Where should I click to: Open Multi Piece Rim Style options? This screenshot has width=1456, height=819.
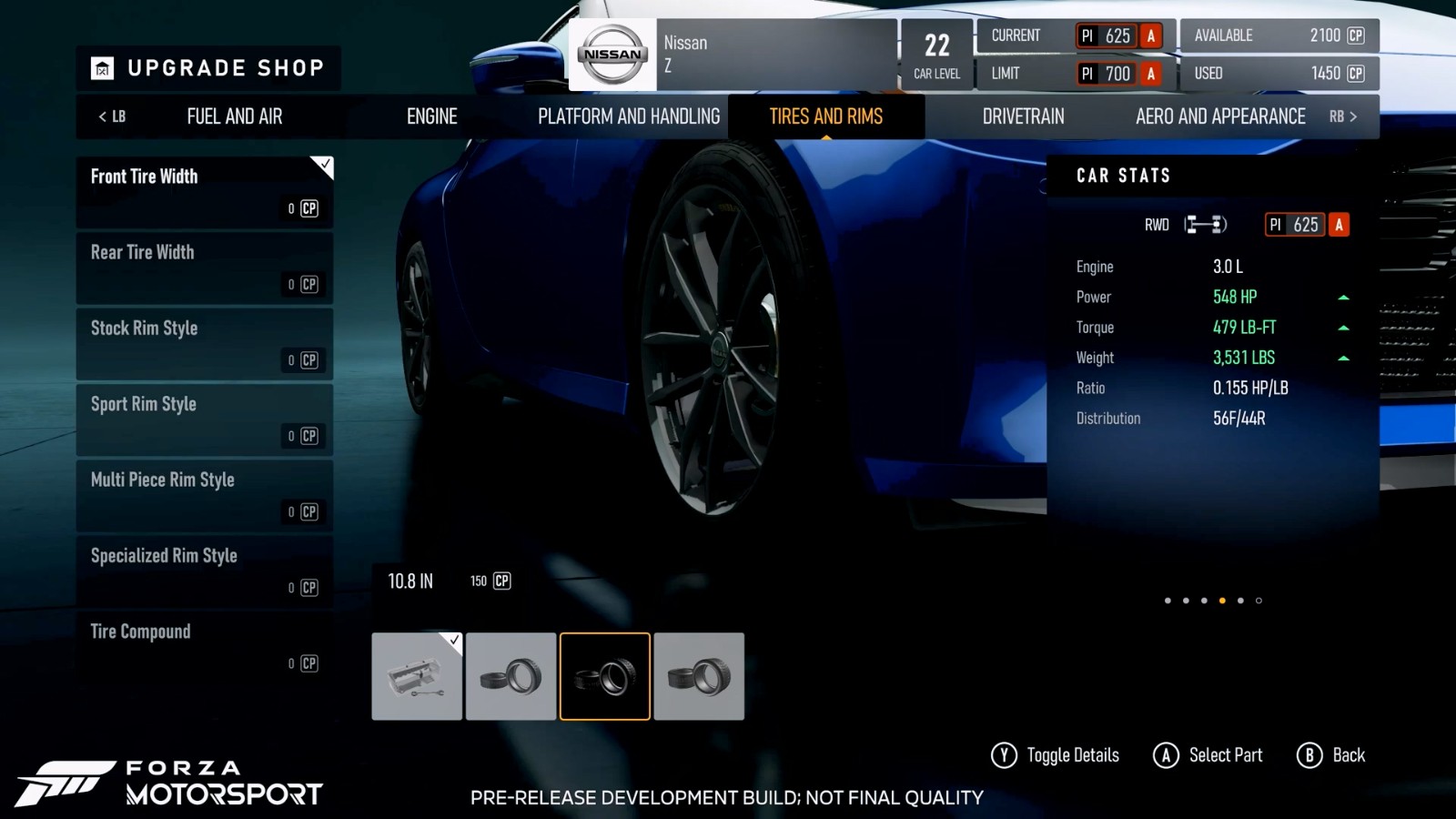coord(205,495)
